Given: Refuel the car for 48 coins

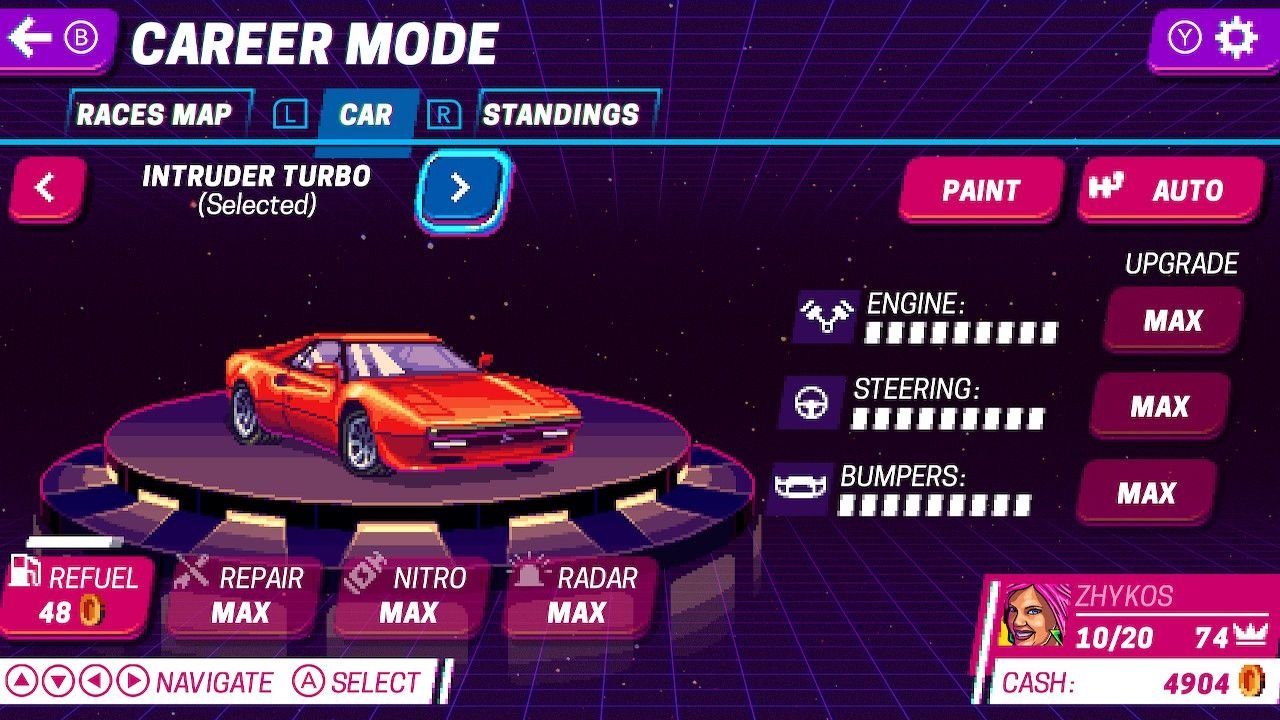Looking at the screenshot, I should 77,596.
